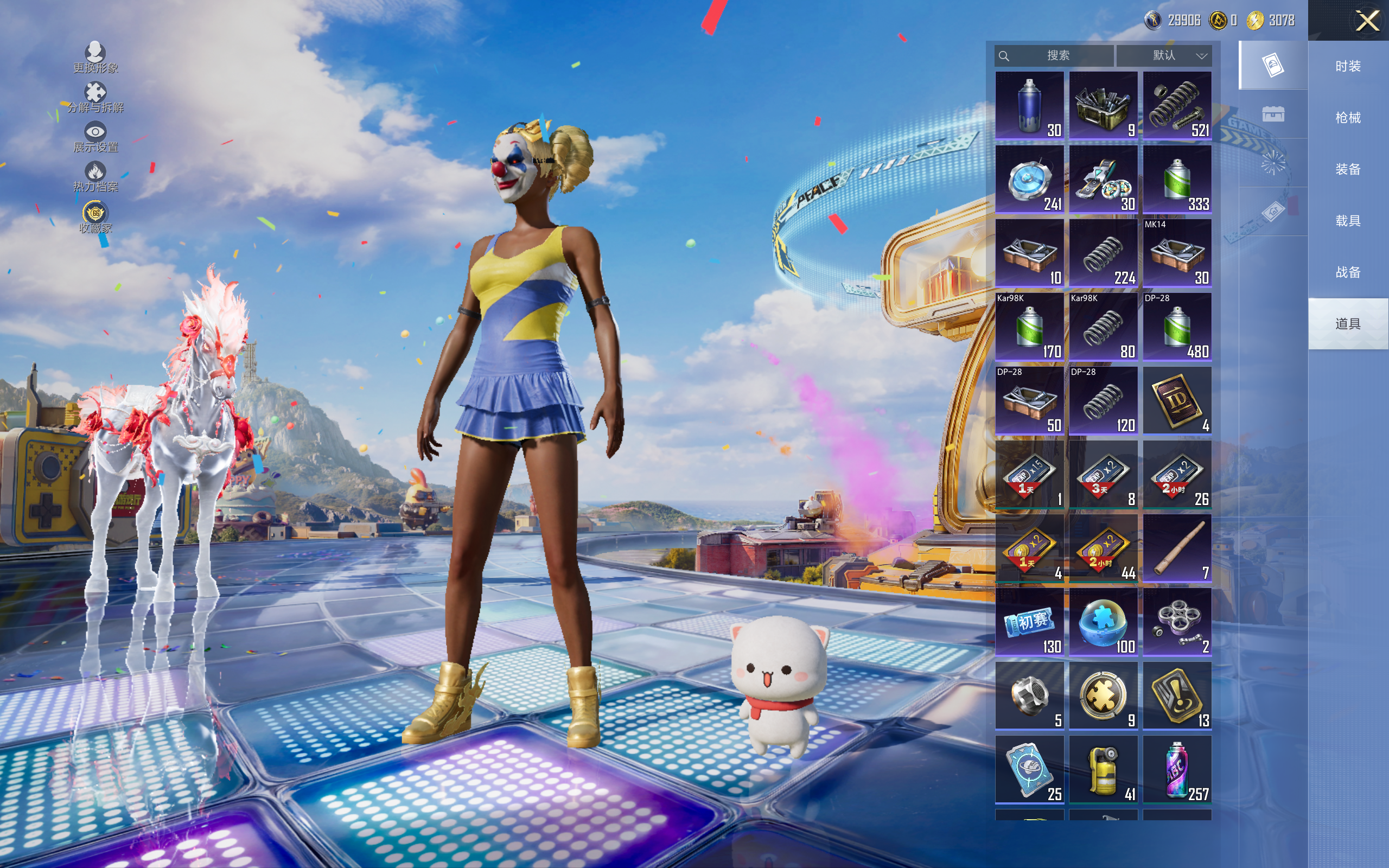Choose the ID card item with count 4
The height and width of the screenshot is (868, 1389).
click(1177, 401)
